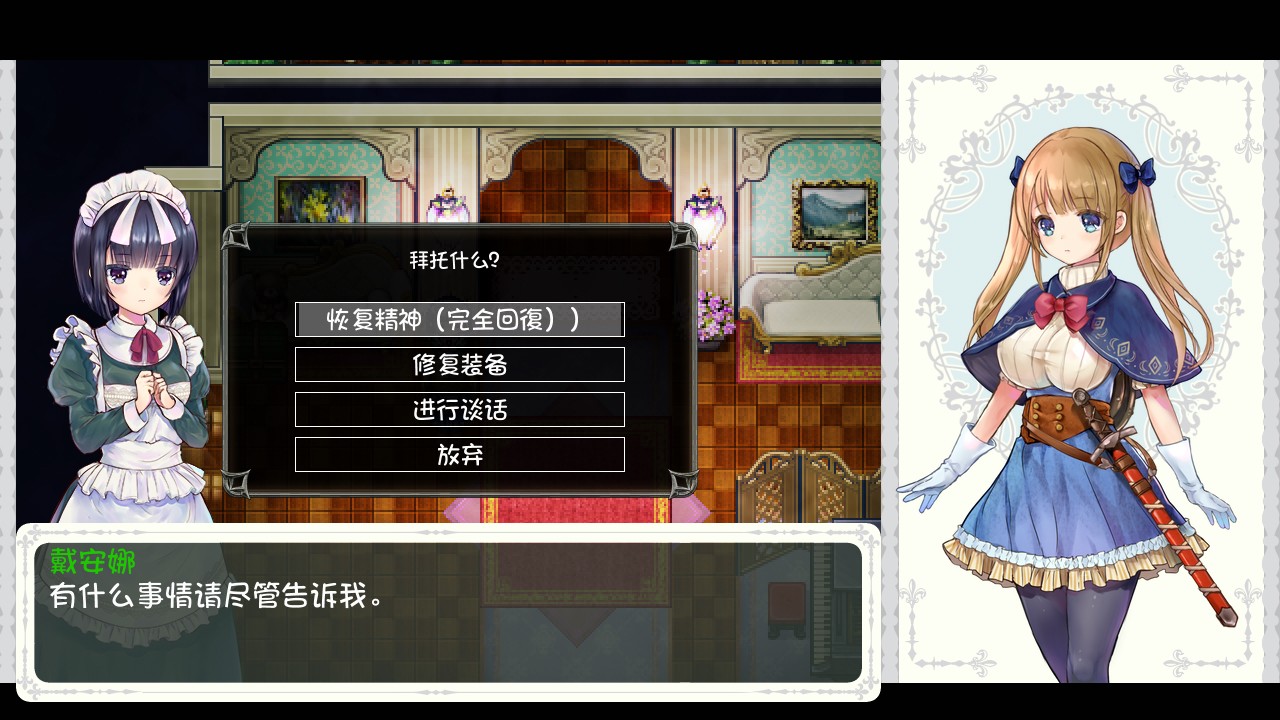The image size is (1280, 720).
Task: Select 放弃 to cancel the request
Action: point(459,454)
